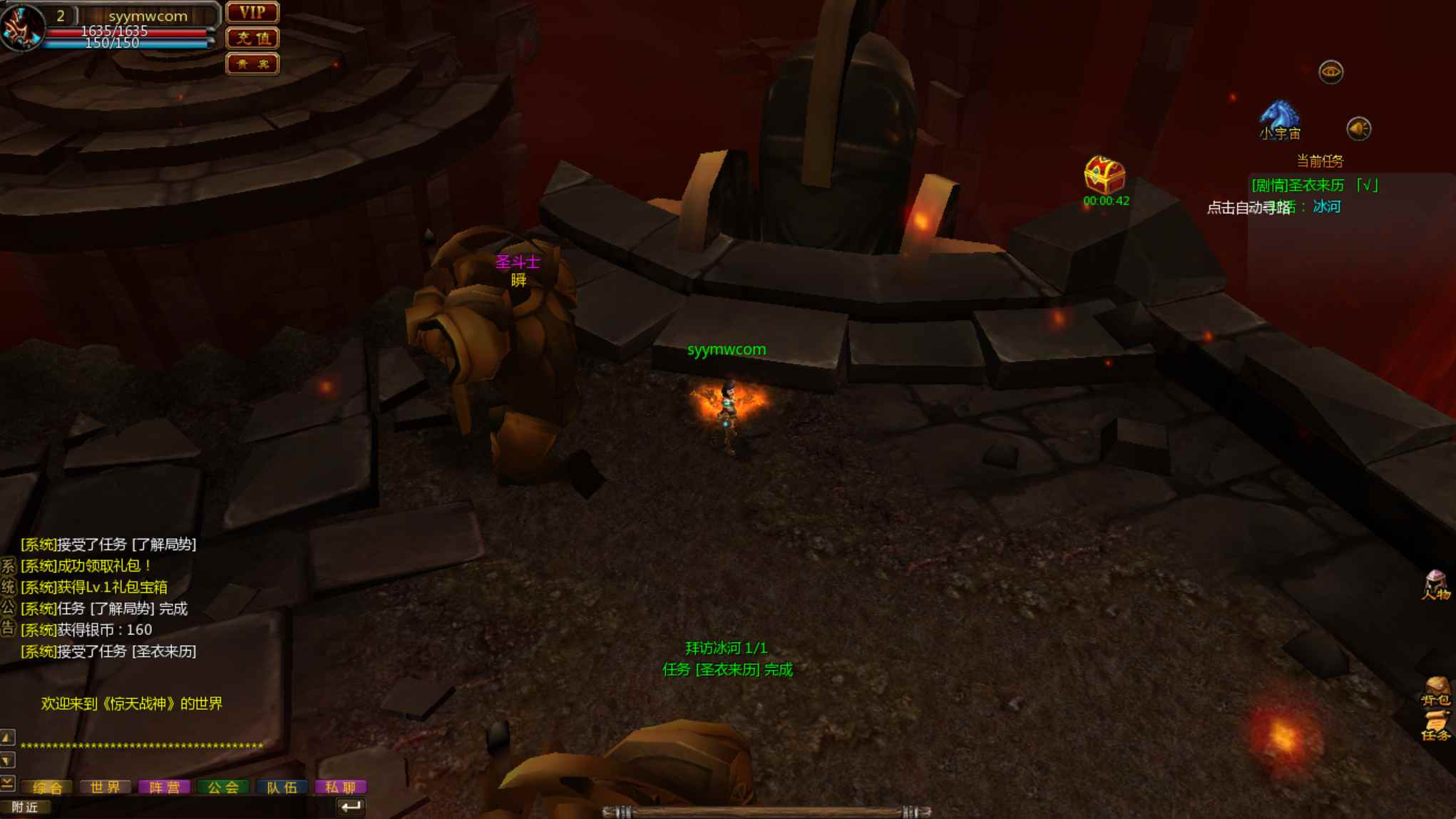Claim the timed treasure chest reward

(1104, 175)
